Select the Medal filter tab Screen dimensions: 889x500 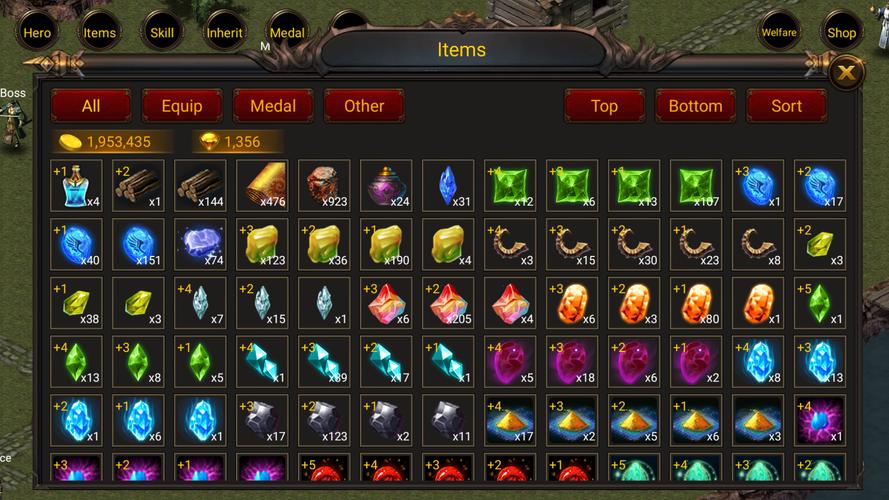tap(273, 105)
